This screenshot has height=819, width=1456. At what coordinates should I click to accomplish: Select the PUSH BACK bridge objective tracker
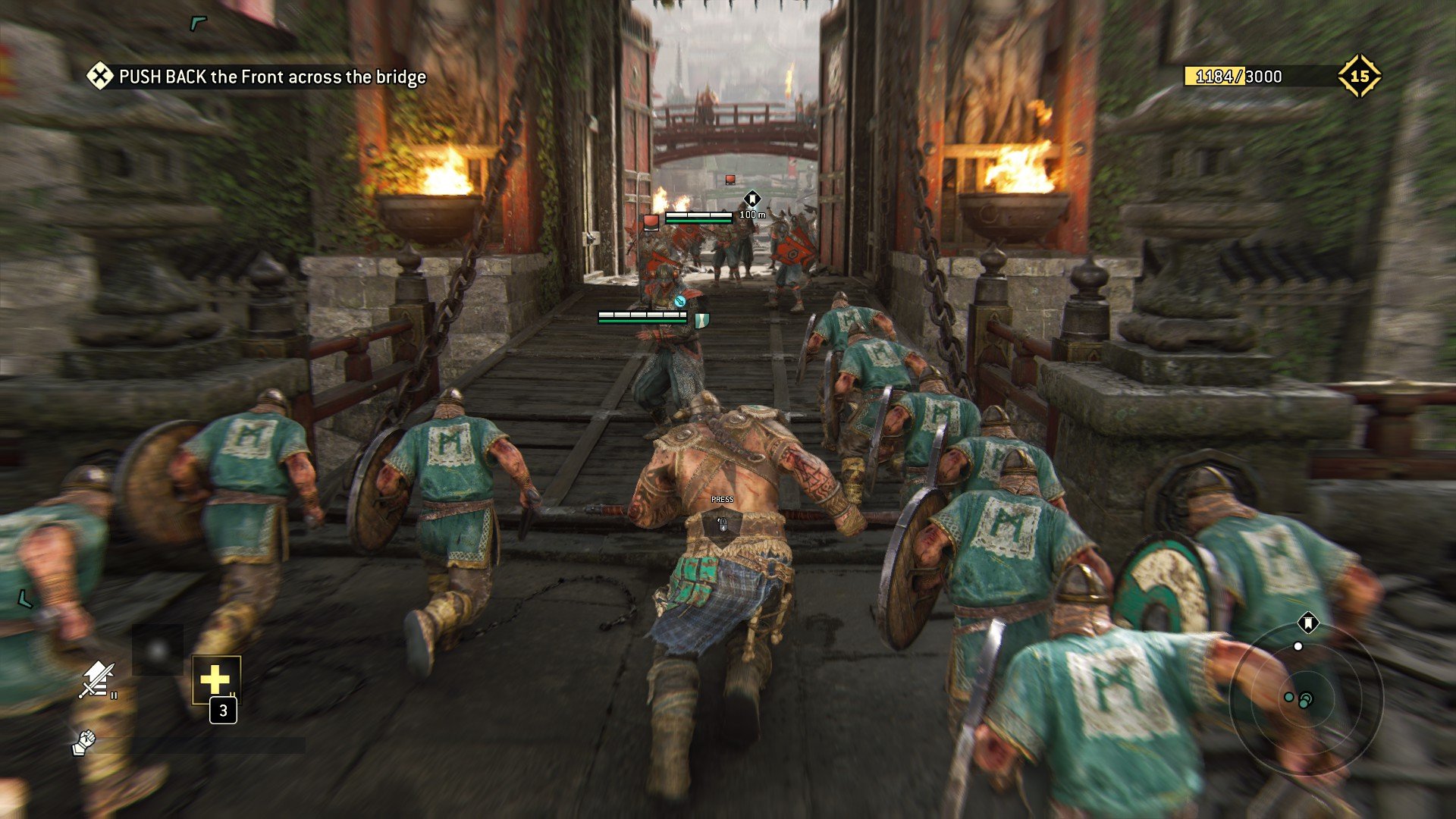(x=256, y=77)
